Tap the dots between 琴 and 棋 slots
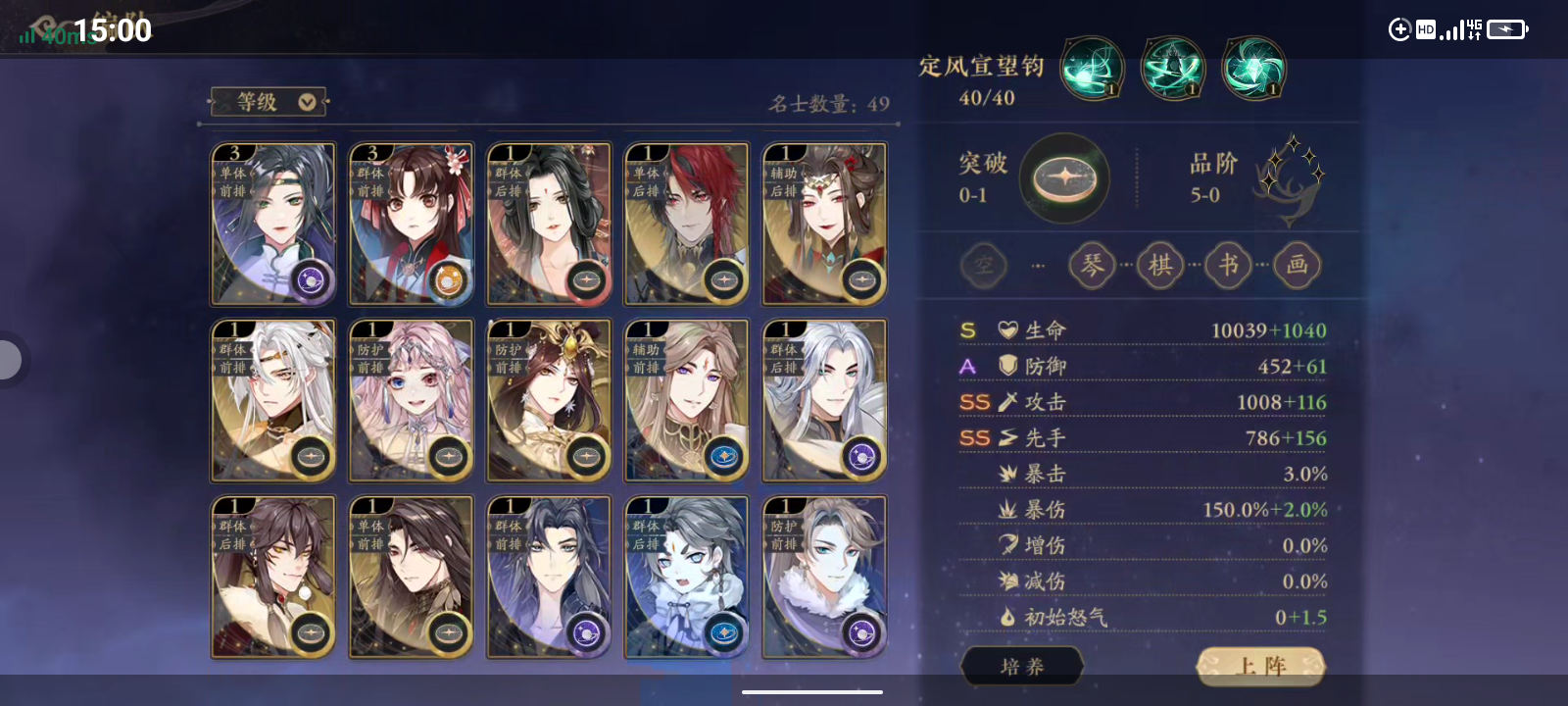The width and height of the screenshot is (1568, 706). pyautogui.click(x=1125, y=265)
